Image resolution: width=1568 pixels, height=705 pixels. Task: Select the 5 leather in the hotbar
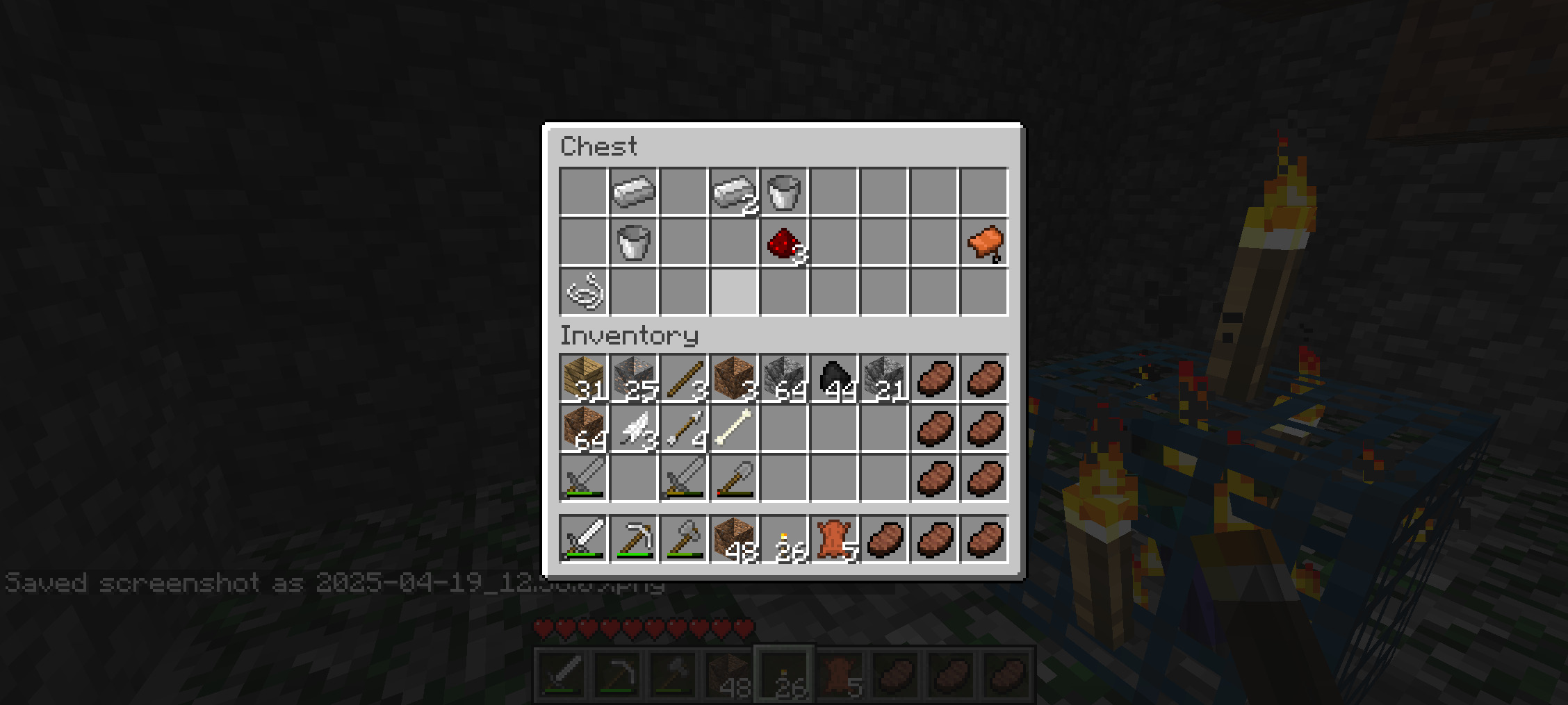point(834,539)
